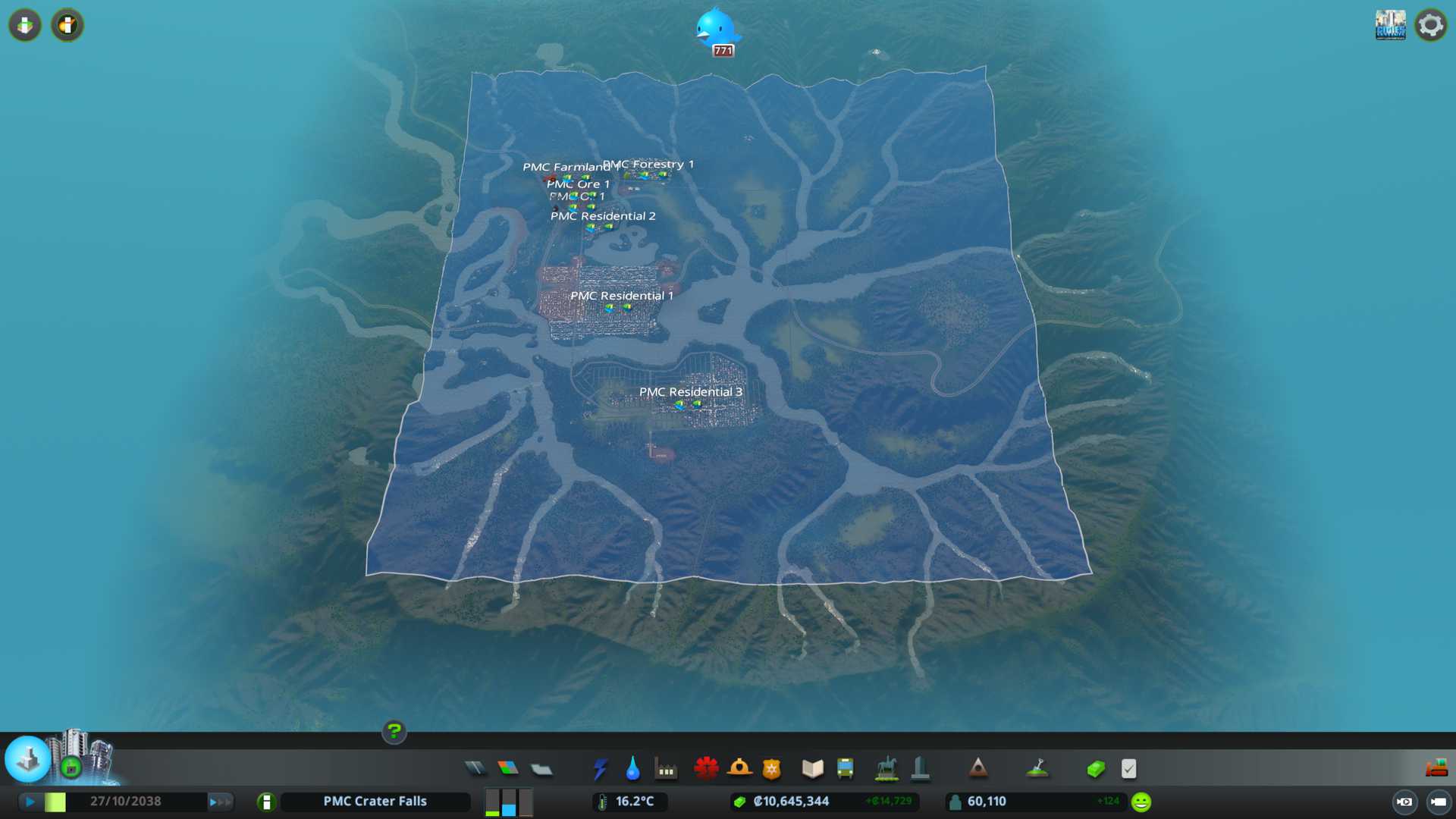The width and height of the screenshot is (1456, 819).
Task: Open the Healthcare red cross menu
Action: (706, 769)
